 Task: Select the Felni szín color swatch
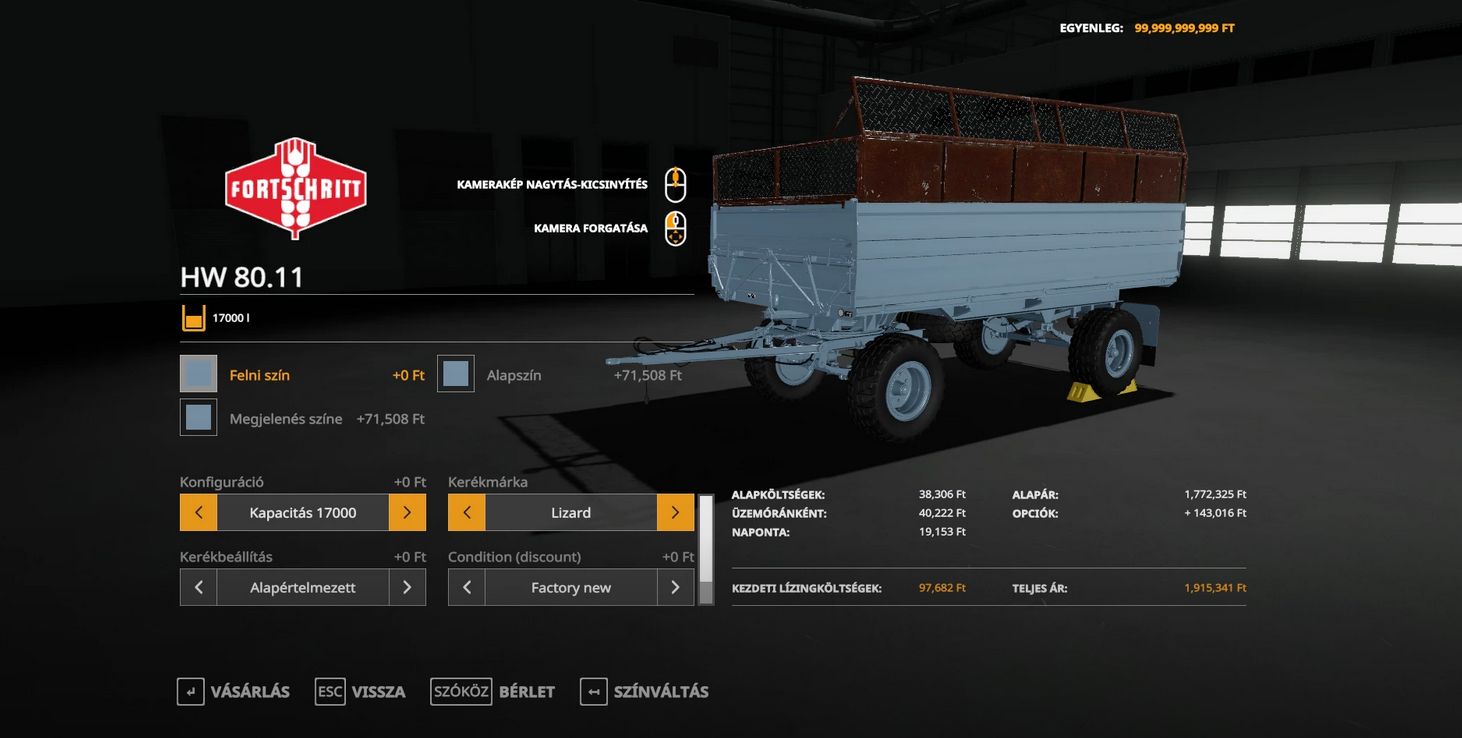pos(198,374)
